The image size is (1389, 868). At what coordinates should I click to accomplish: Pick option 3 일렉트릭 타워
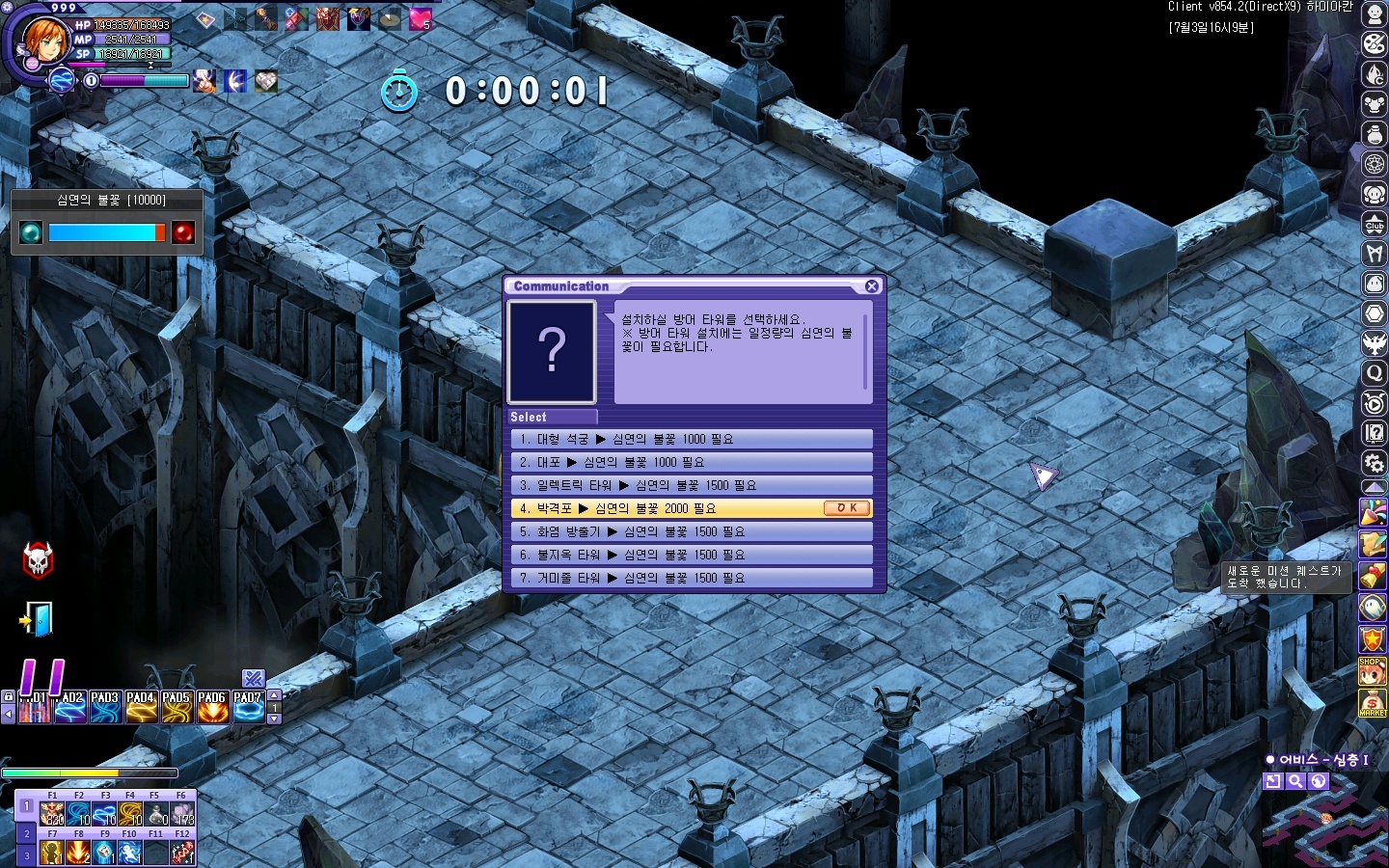pyautogui.click(x=691, y=485)
